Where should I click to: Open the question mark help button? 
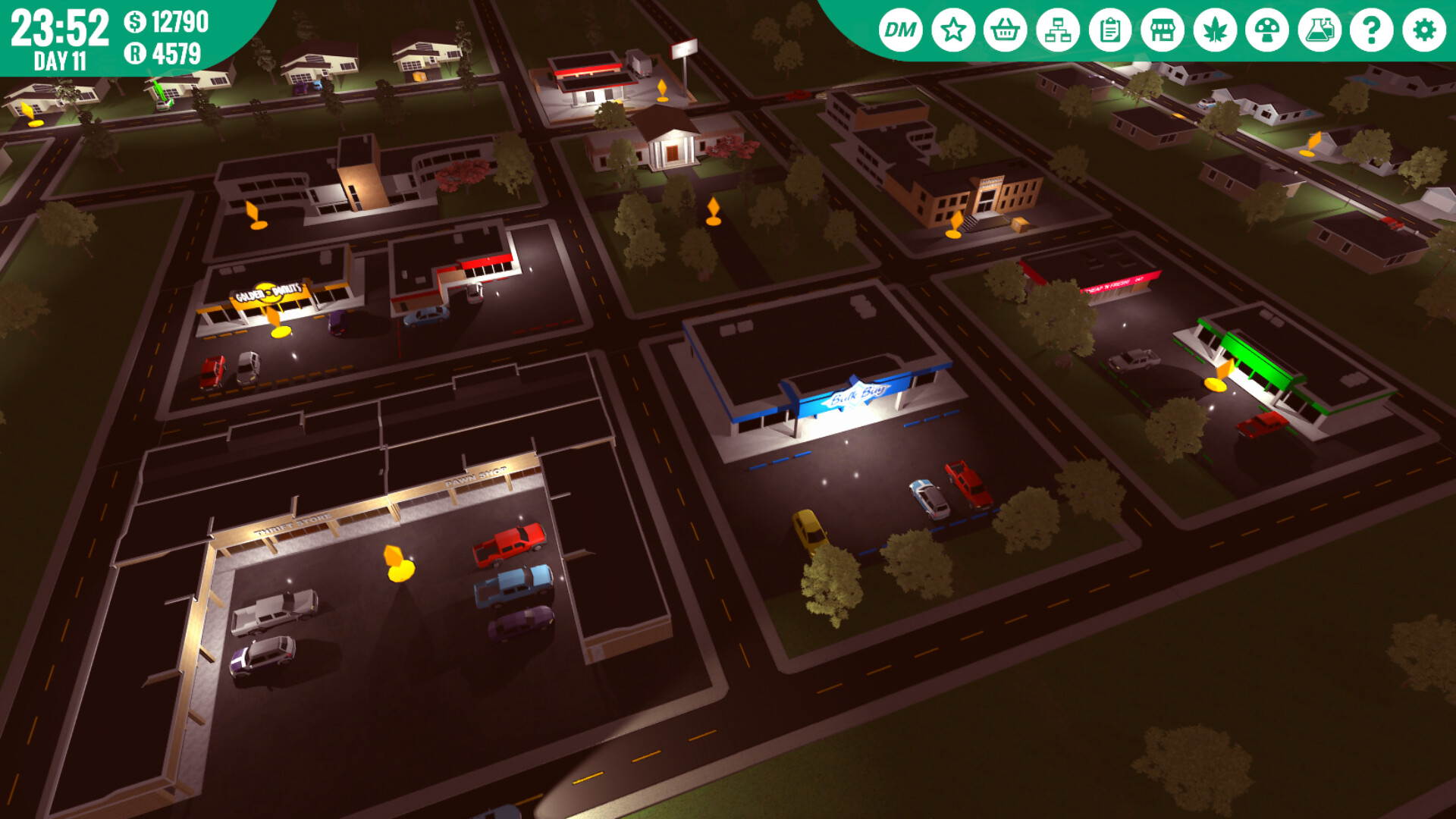[1372, 30]
